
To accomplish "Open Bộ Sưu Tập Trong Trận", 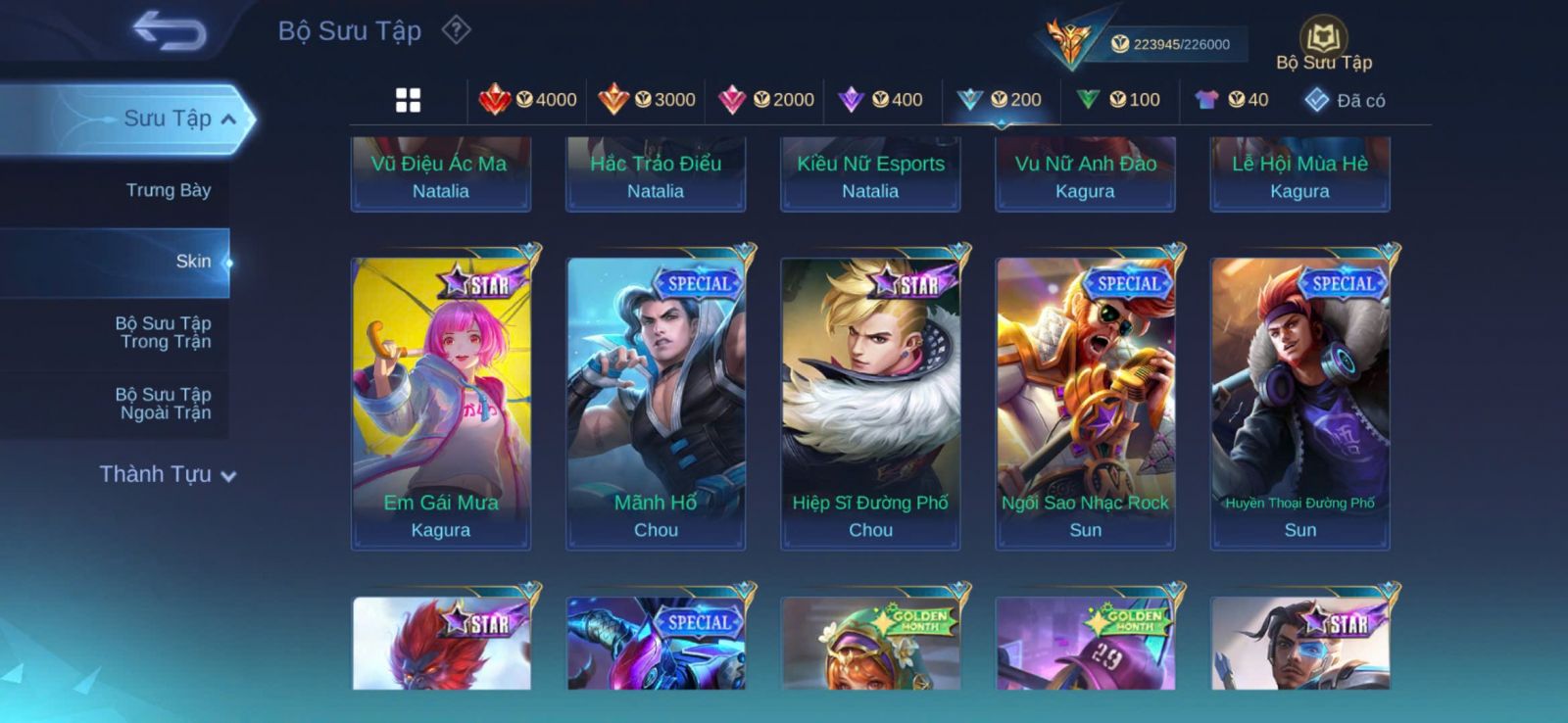I will point(163,332).
